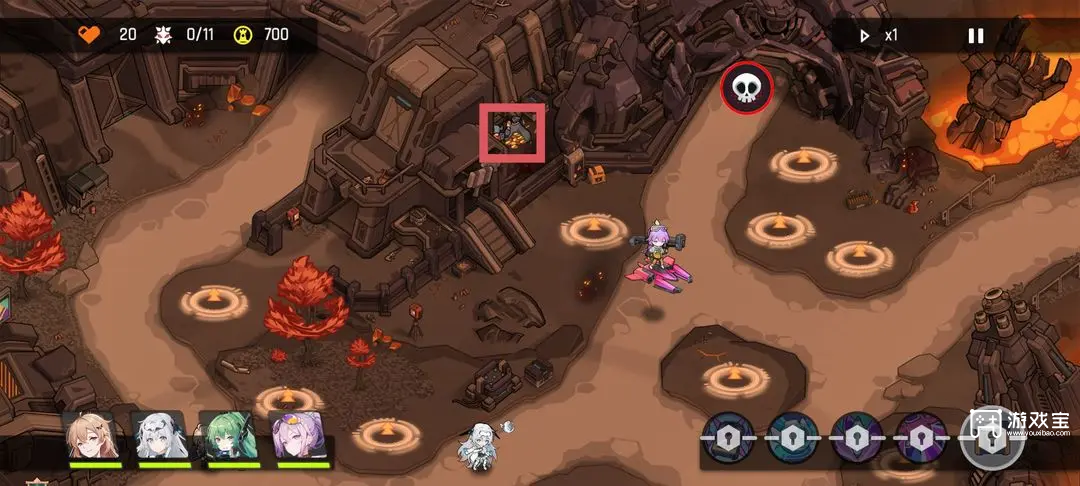This screenshot has height=486, width=1080.
Task: Toggle the x1 game speed button
Action: 879,36
